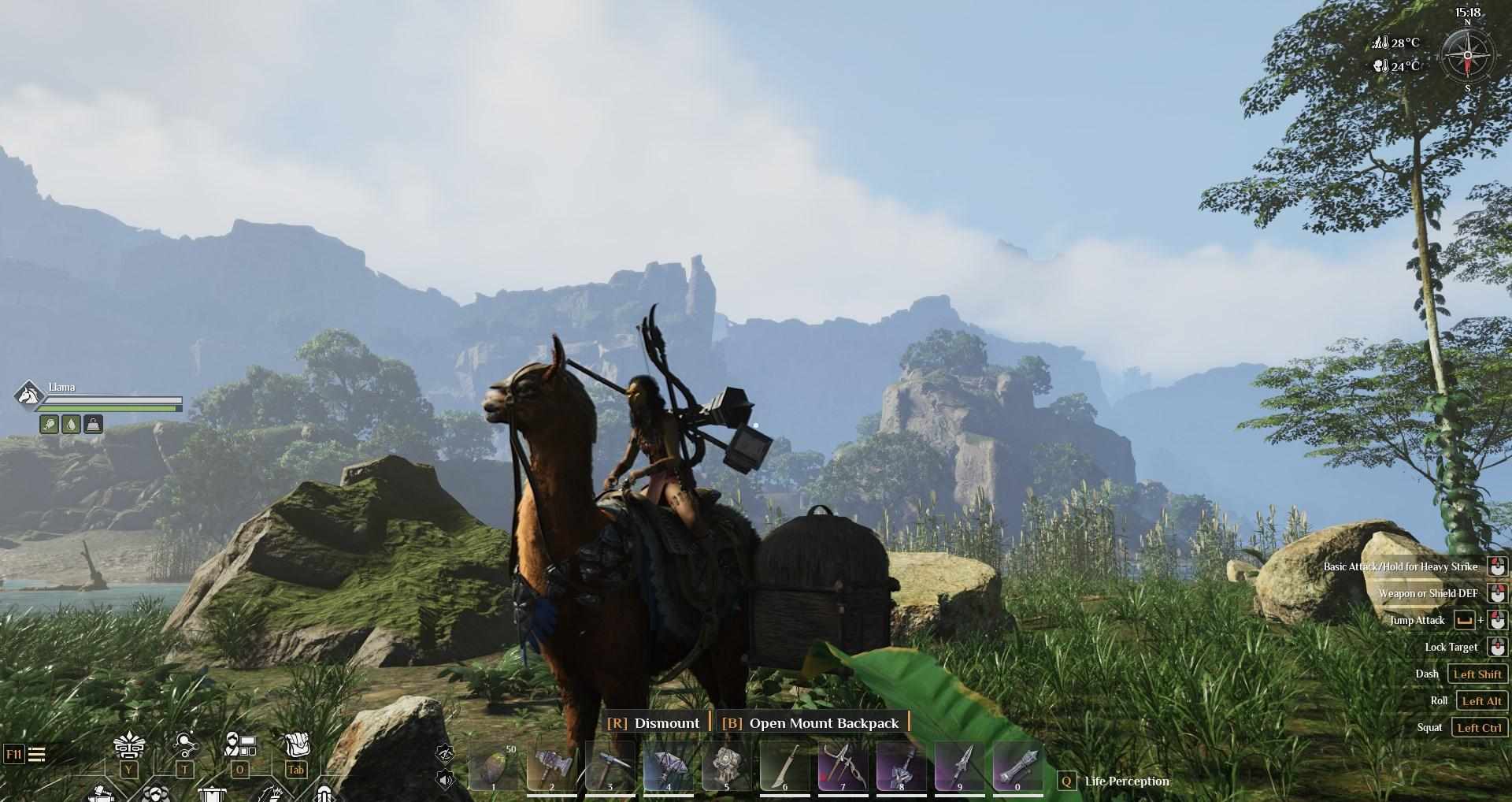Image resolution: width=1512 pixels, height=802 pixels.
Task: Equip the curved blade in slot 6
Action: 784,767
